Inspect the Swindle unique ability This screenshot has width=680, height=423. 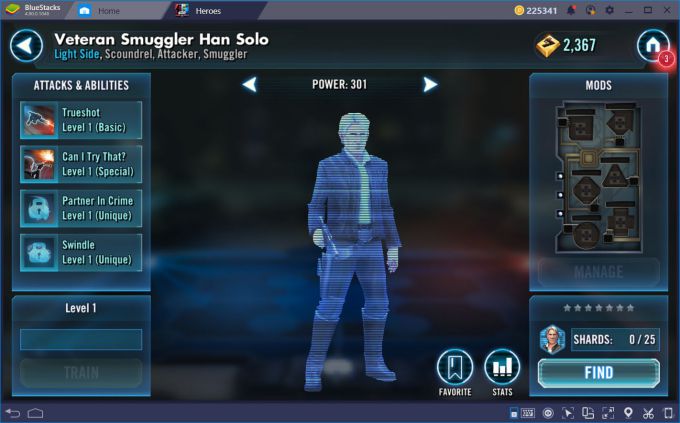(x=81, y=252)
